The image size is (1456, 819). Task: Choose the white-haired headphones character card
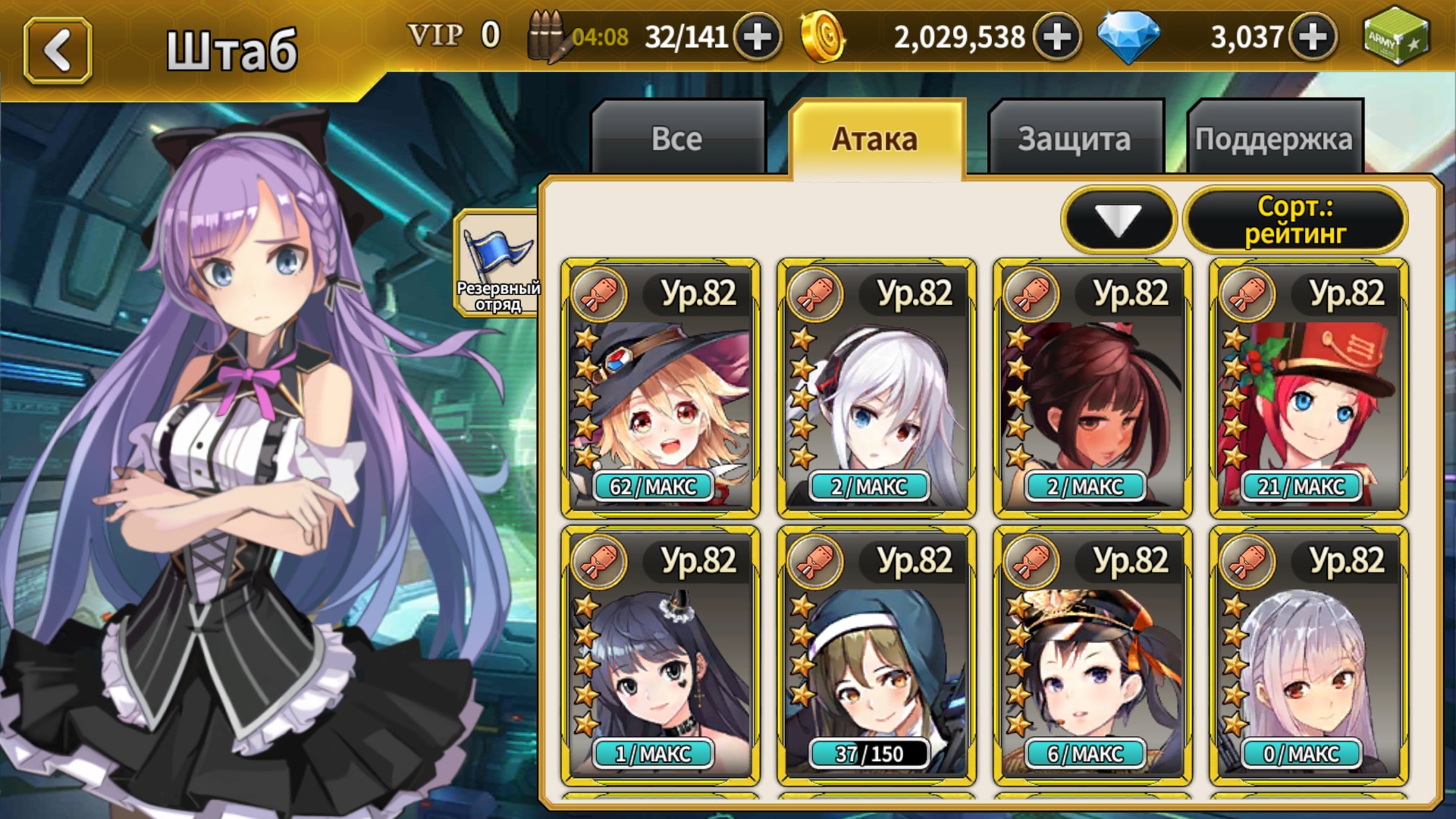[x=877, y=388]
